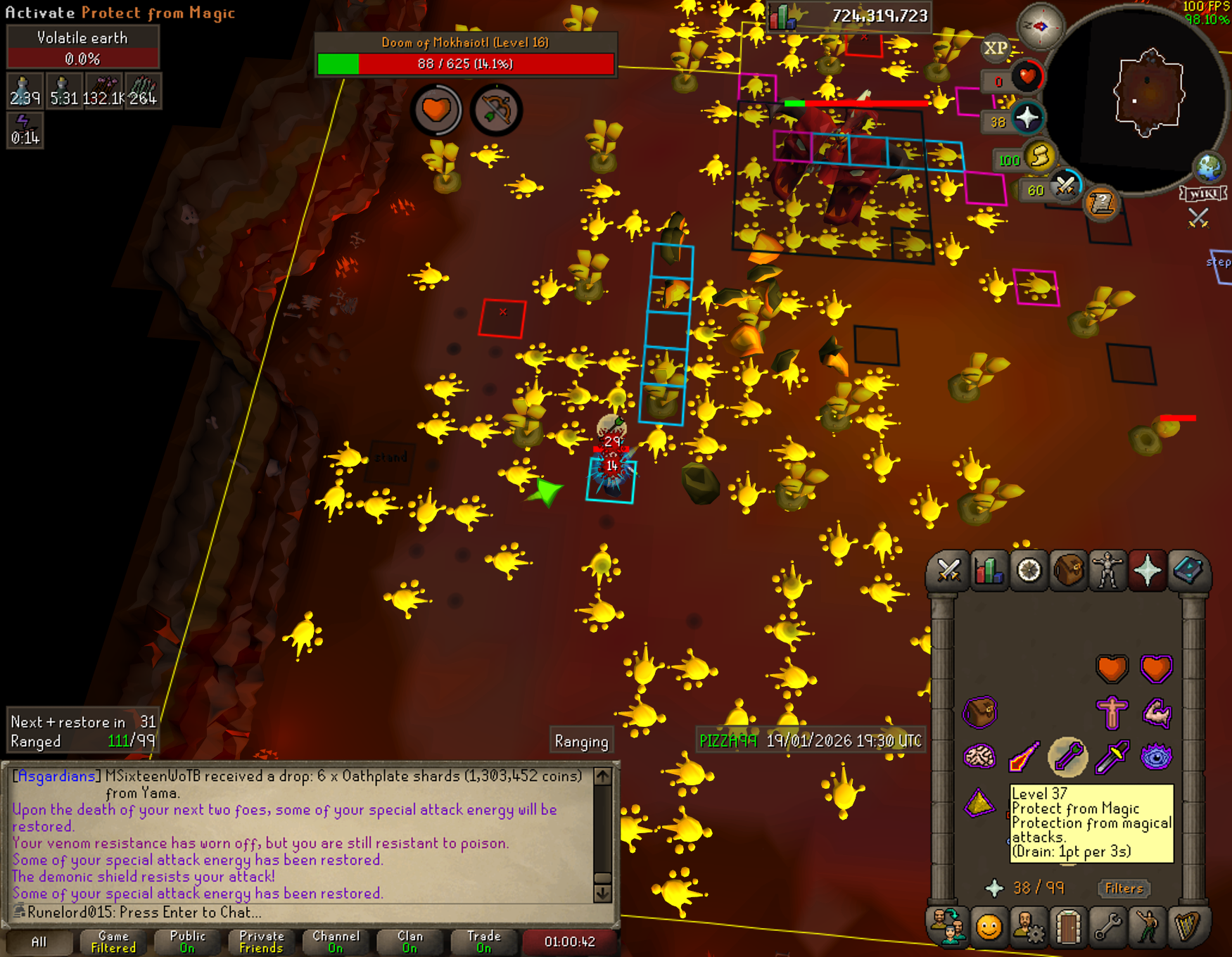1232x957 pixels.
Task: Open the Worn Equipment tab
Action: [x=1107, y=570]
